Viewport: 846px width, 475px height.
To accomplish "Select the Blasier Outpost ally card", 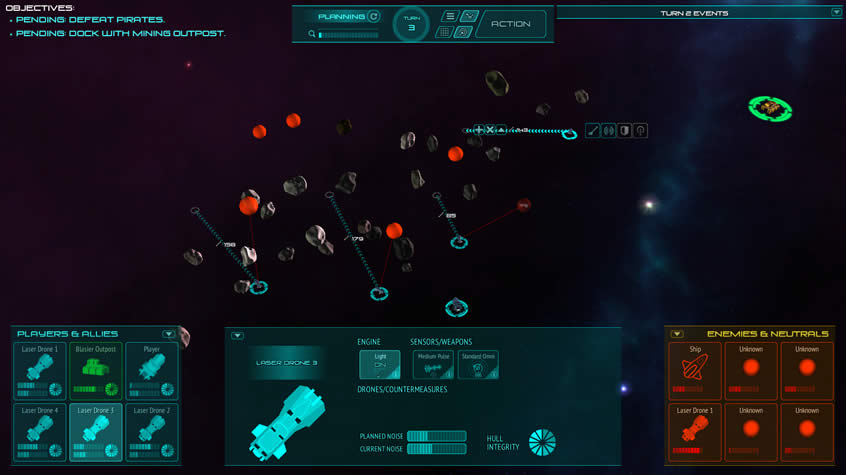I will [96, 371].
